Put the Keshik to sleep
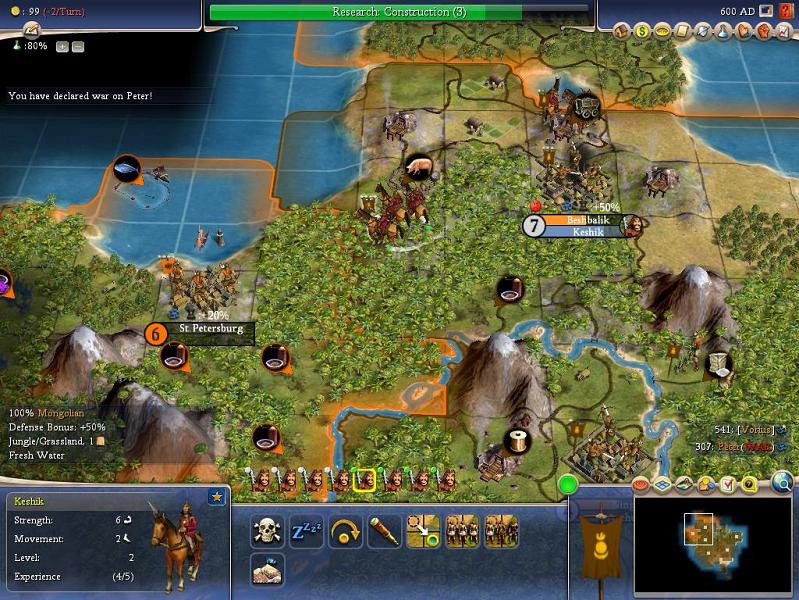This screenshot has width=799, height=600. [x=306, y=532]
